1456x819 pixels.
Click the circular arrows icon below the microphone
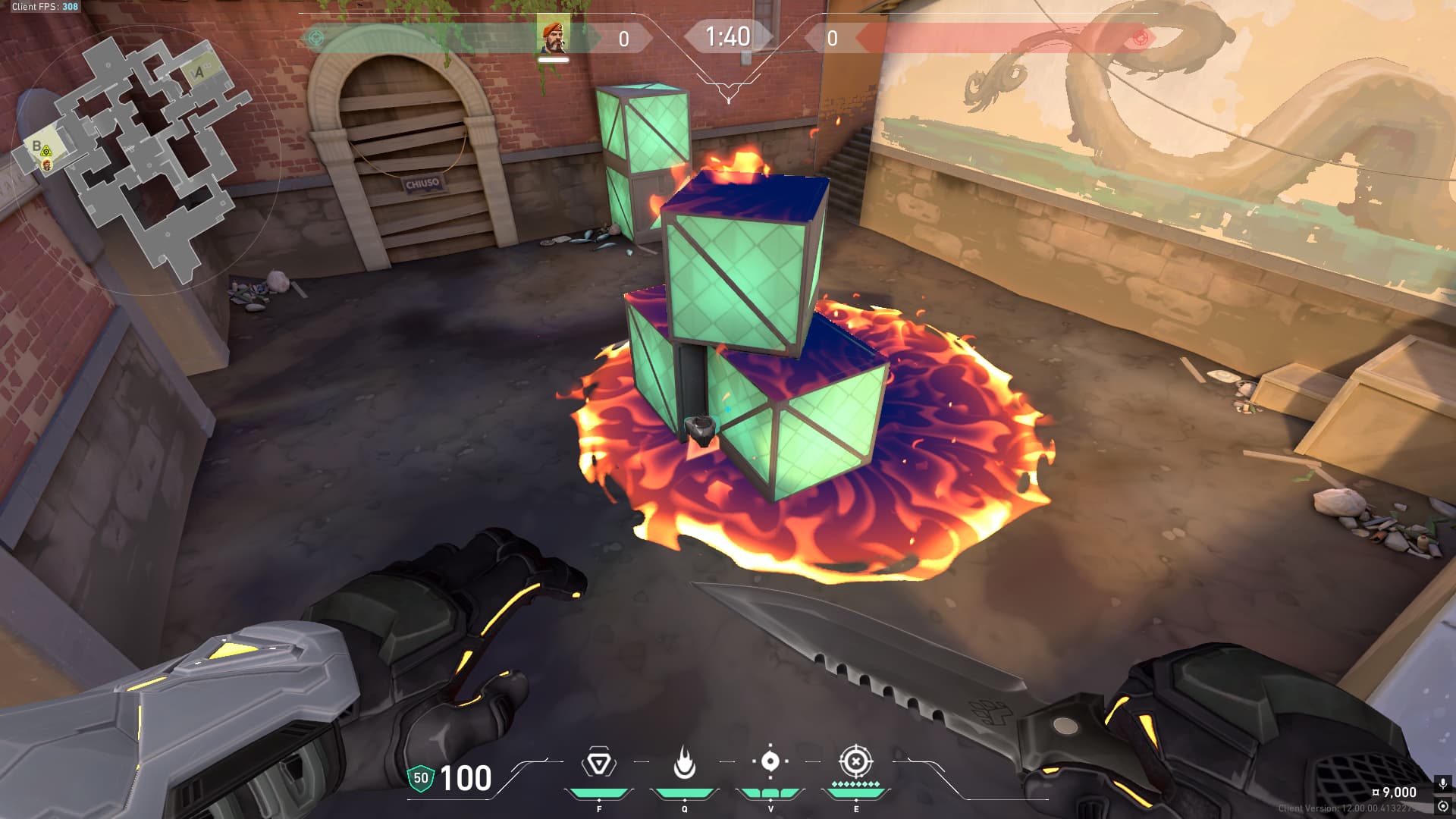click(x=1442, y=806)
